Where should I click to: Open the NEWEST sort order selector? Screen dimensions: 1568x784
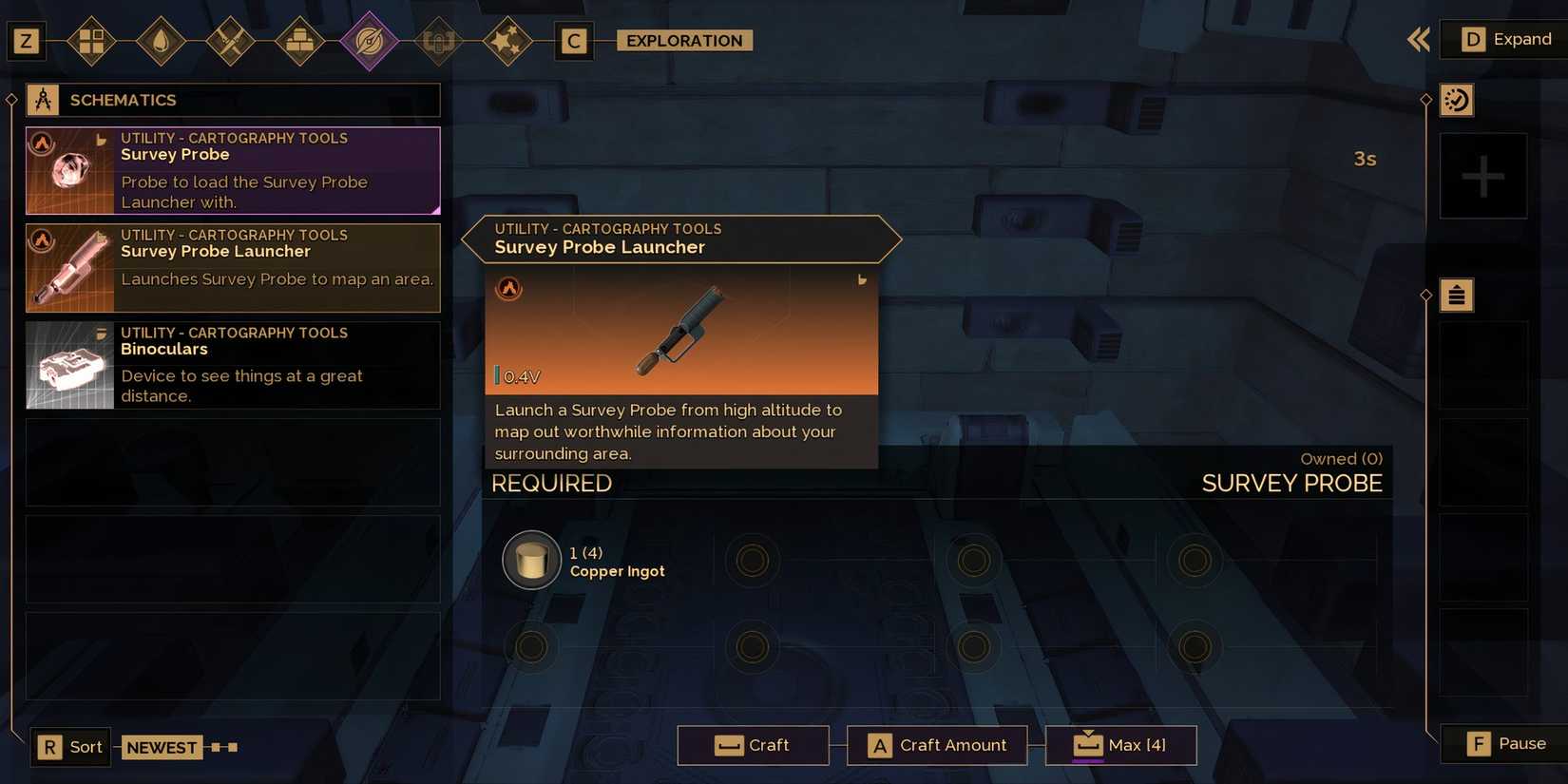162,747
